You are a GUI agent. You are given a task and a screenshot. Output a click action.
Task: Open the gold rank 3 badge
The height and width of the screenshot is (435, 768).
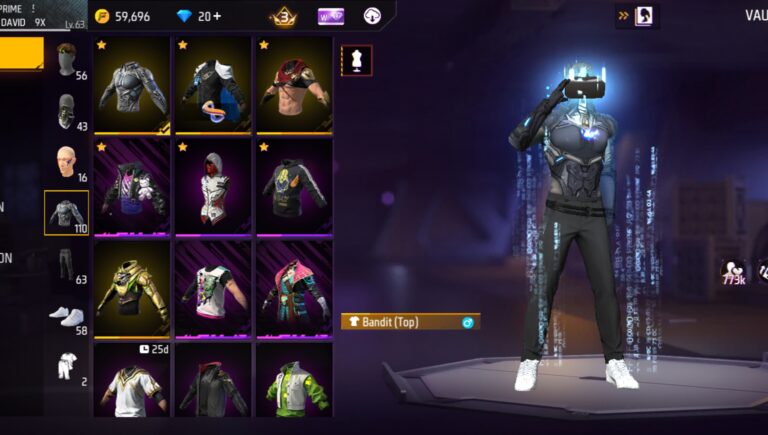[283, 16]
